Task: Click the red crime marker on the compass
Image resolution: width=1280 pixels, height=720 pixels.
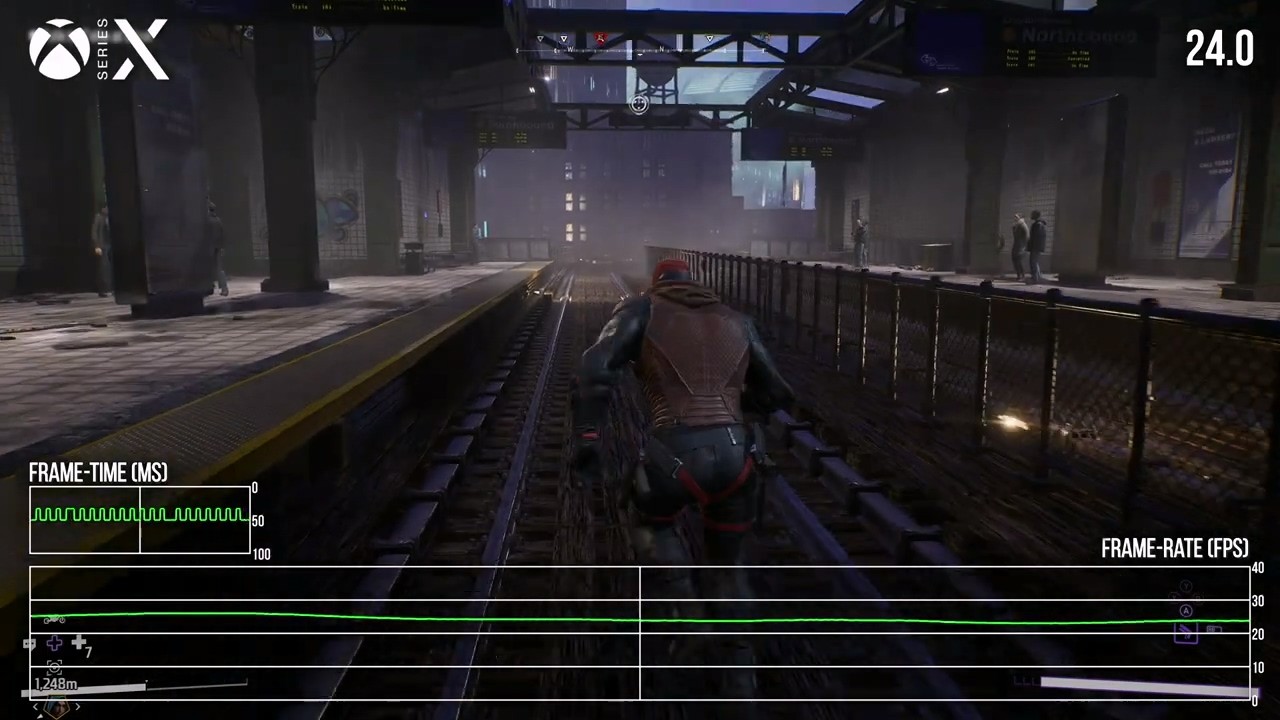Action: coord(601,39)
